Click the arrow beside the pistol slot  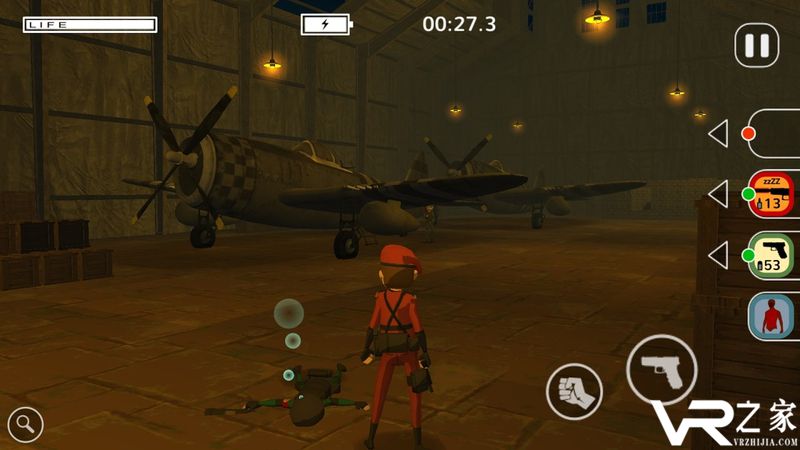pos(718,255)
